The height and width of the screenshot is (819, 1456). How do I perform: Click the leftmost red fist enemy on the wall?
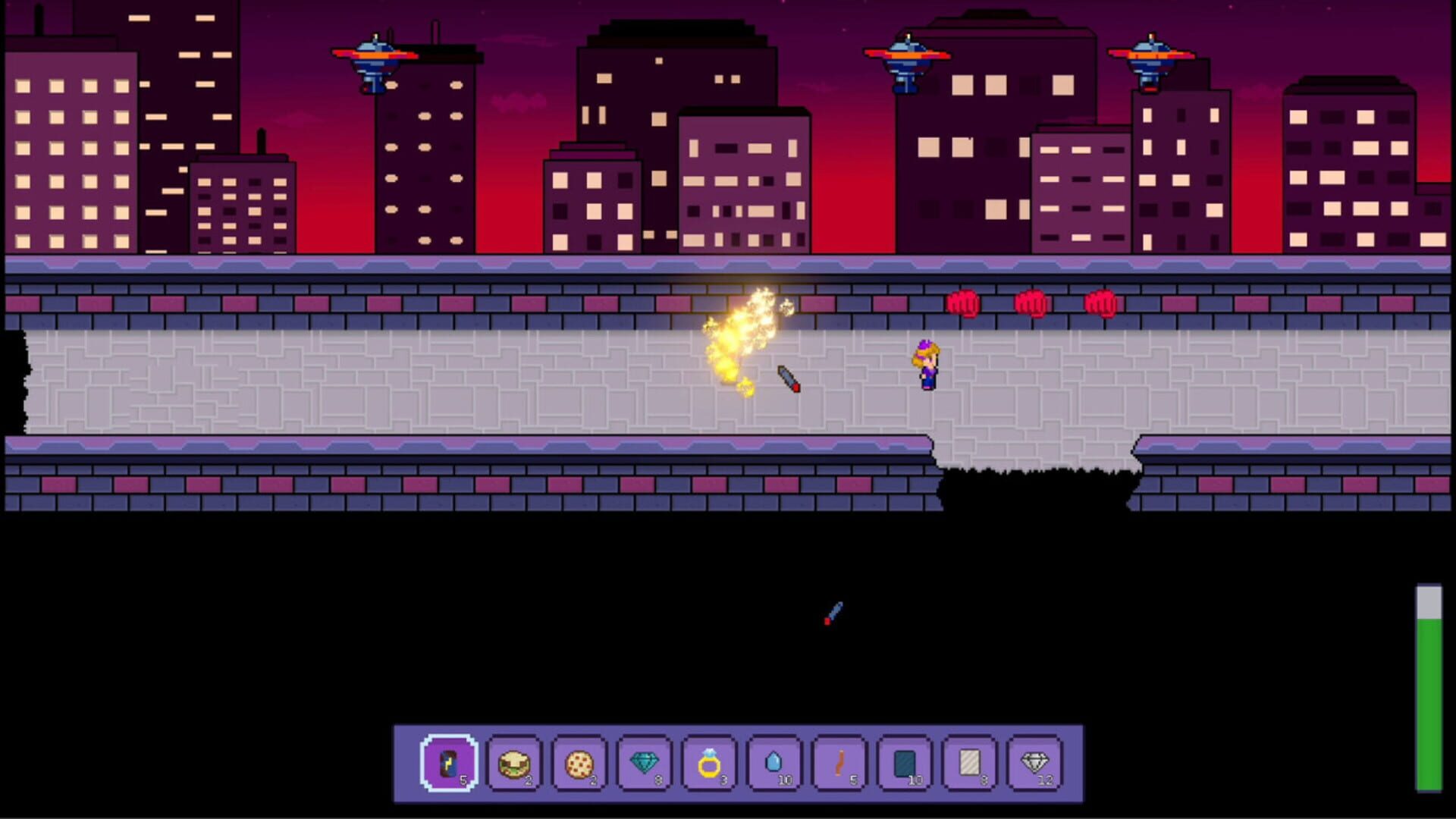click(963, 302)
